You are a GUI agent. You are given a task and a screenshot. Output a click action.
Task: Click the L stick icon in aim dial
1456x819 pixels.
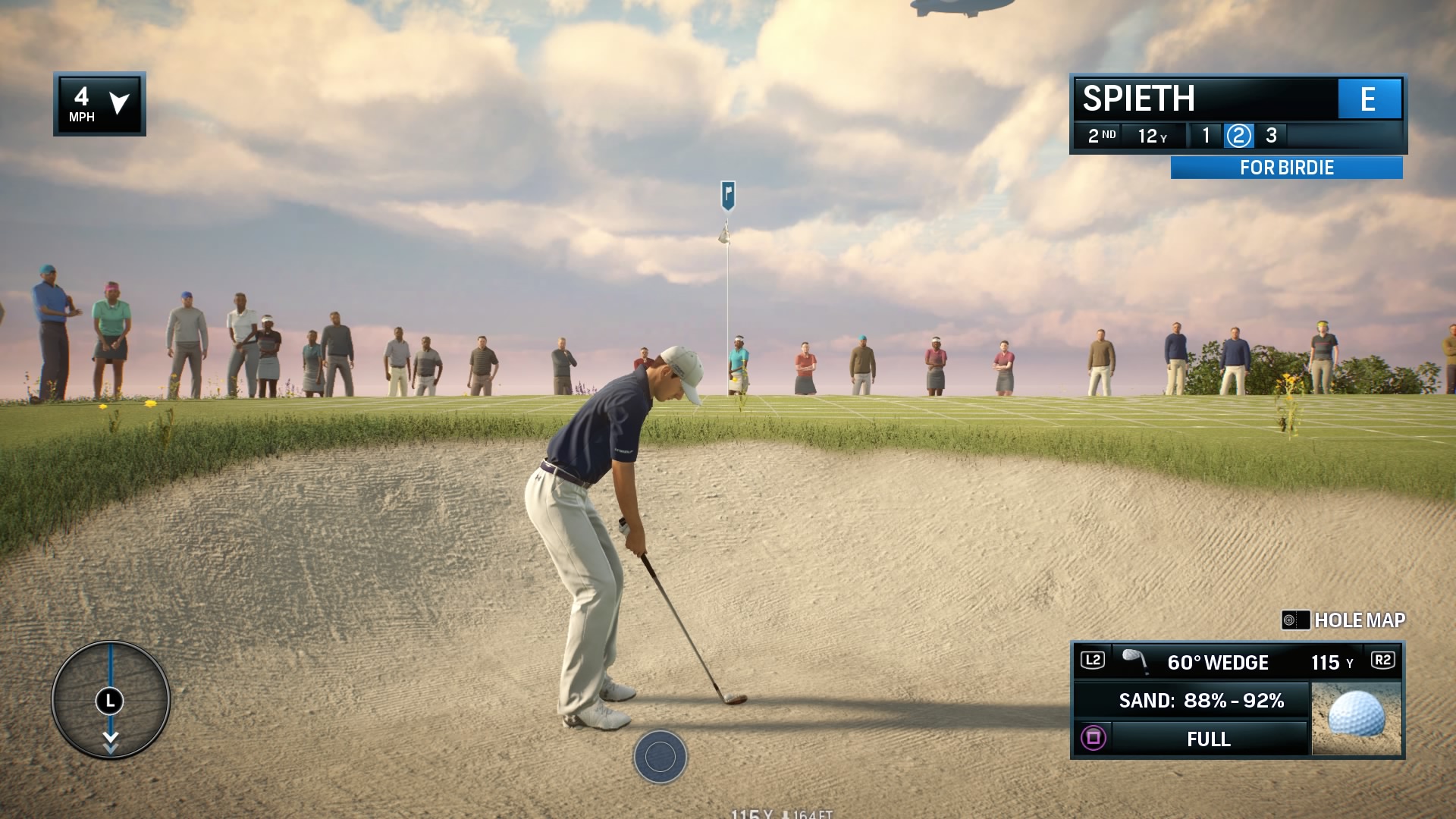[111, 701]
